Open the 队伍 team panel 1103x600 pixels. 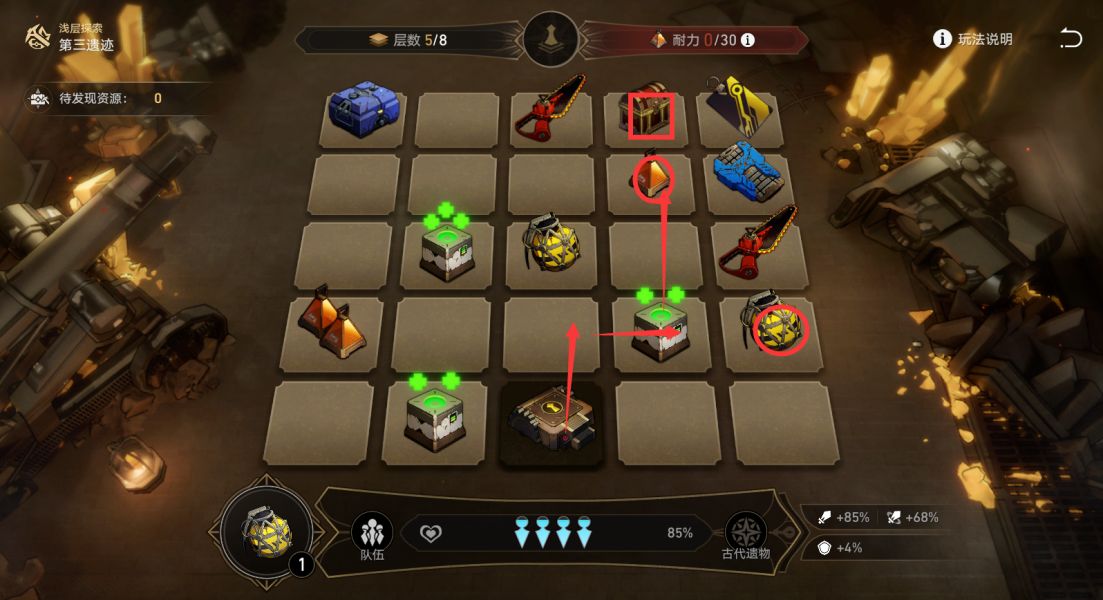(372, 534)
